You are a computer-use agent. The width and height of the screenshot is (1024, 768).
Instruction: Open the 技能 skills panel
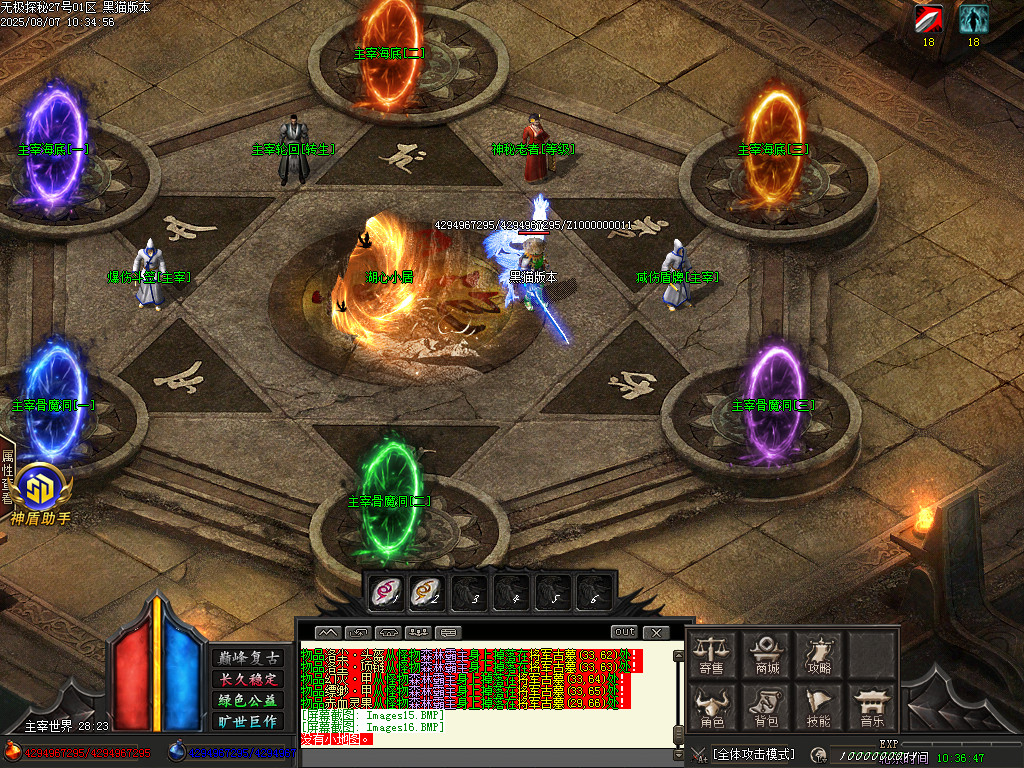pyautogui.click(x=820, y=708)
